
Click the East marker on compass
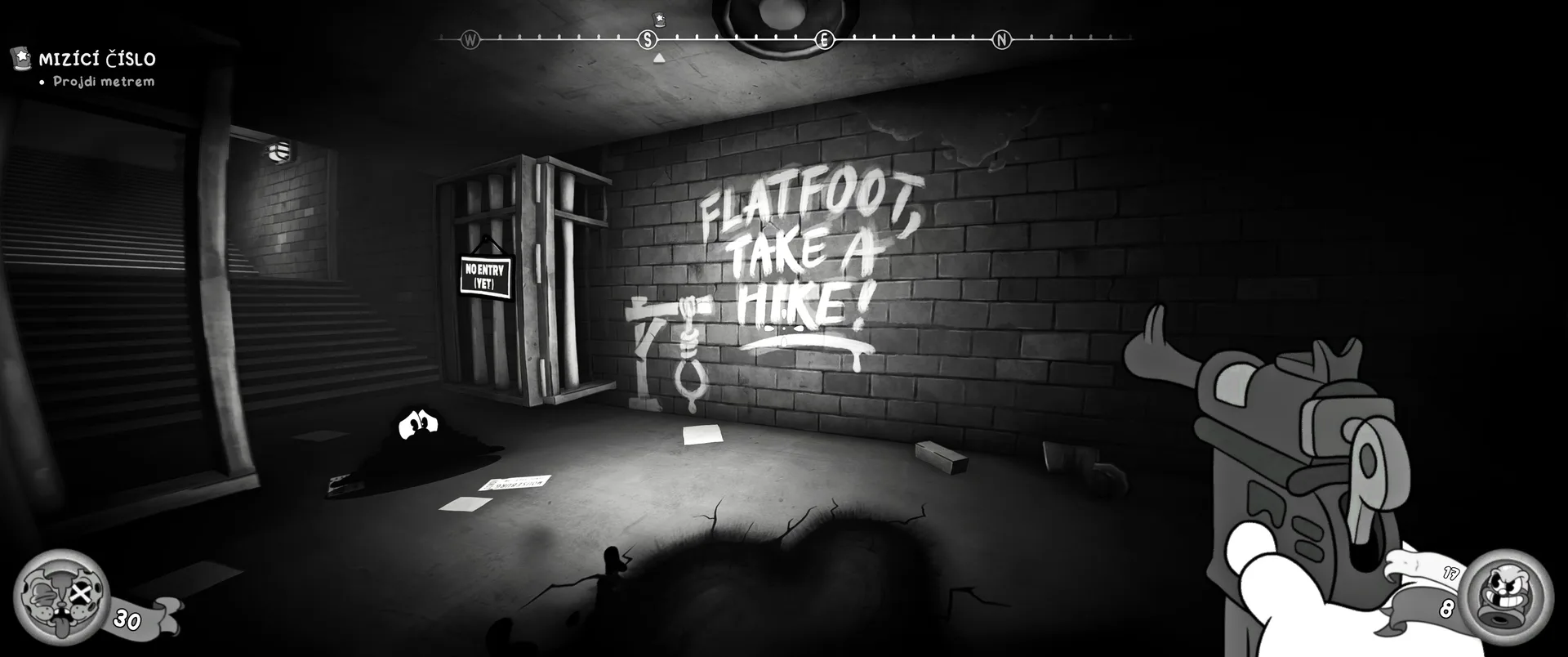pyautogui.click(x=825, y=39)
